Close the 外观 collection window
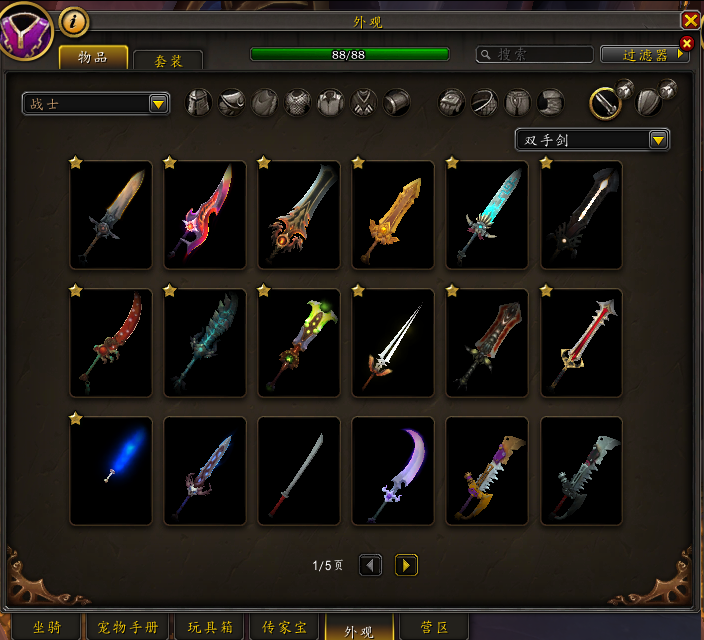 pos(690,20)
